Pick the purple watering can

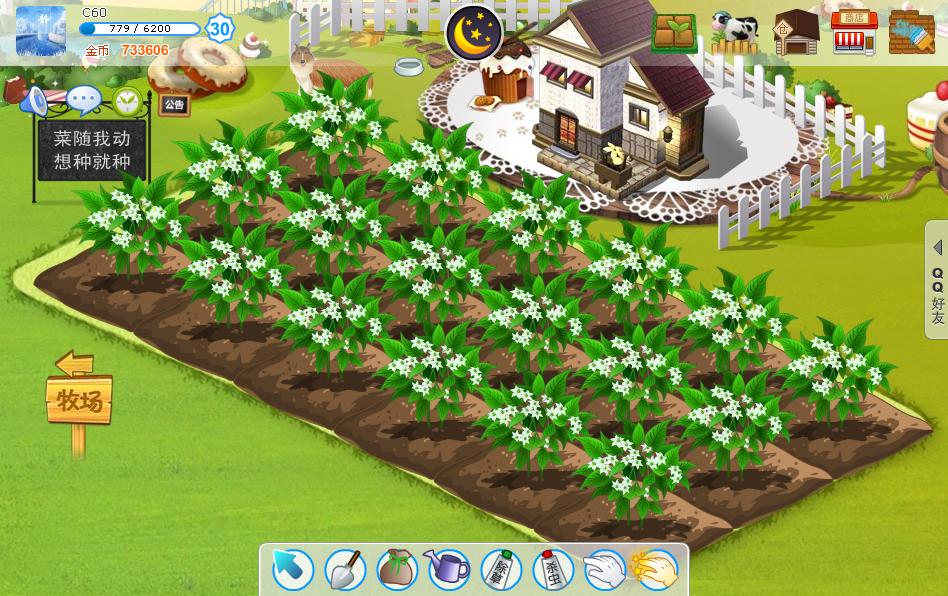pos(449,570)
